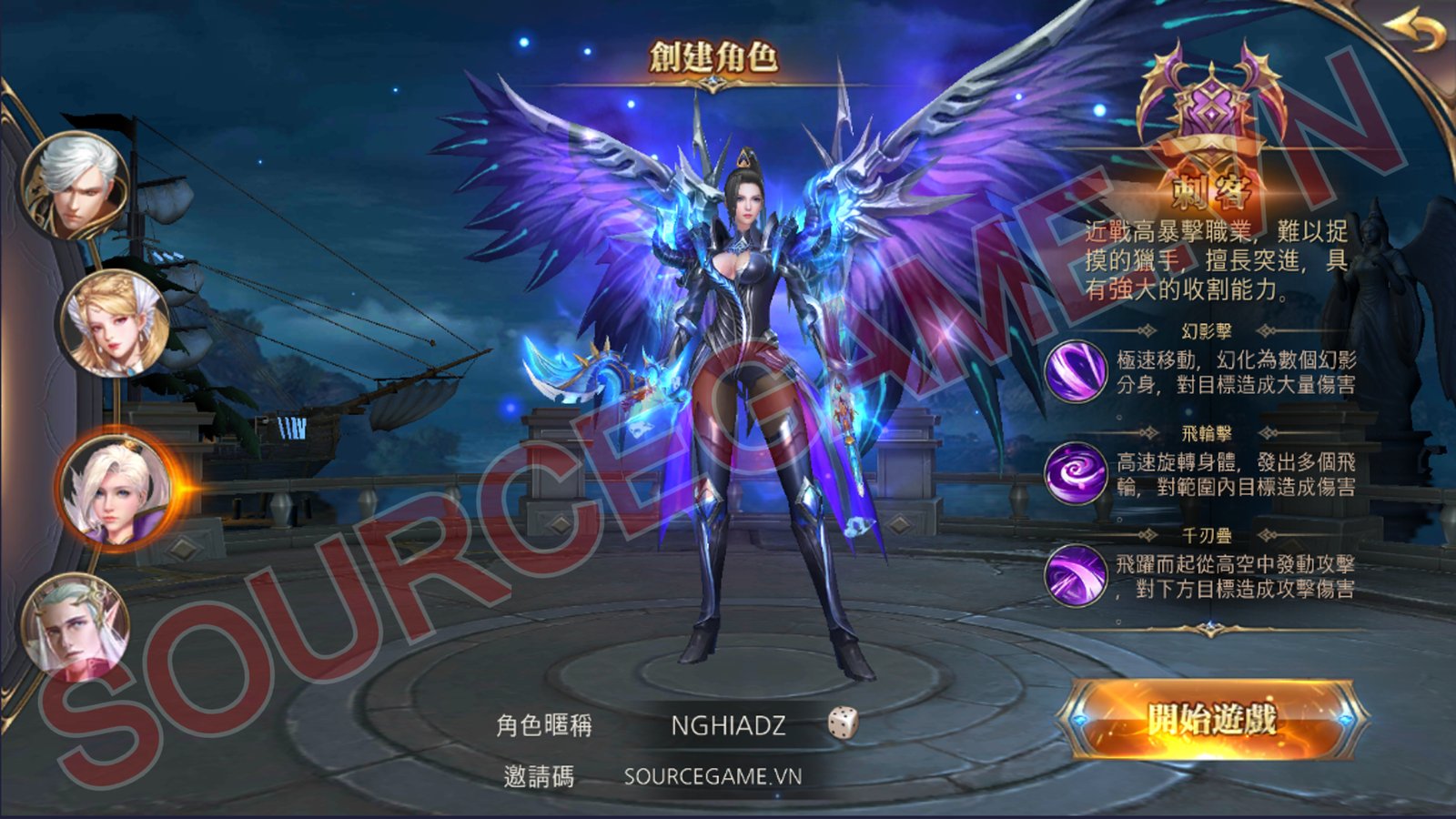This screenshot has width=1456, height=819.
Task: Start the game with 開始遊戲 button
Action: [1211, 720]
